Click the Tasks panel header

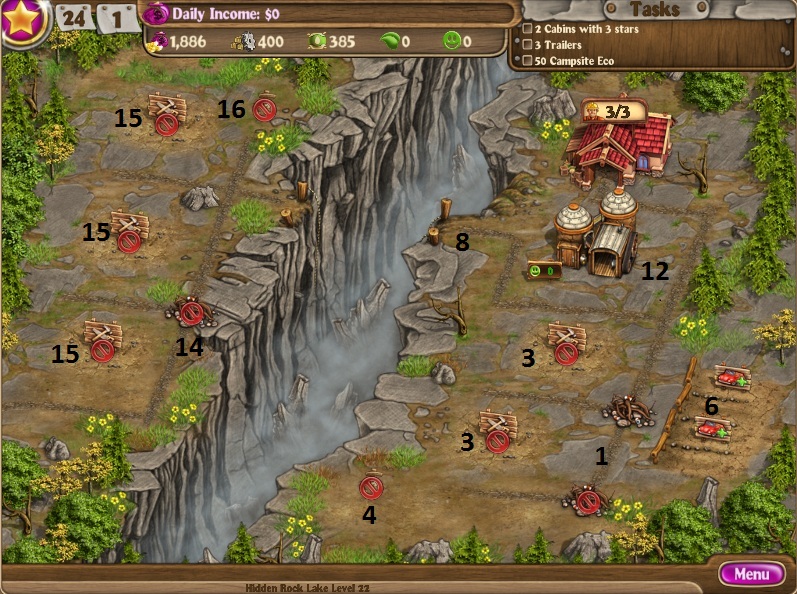(655, 9)
